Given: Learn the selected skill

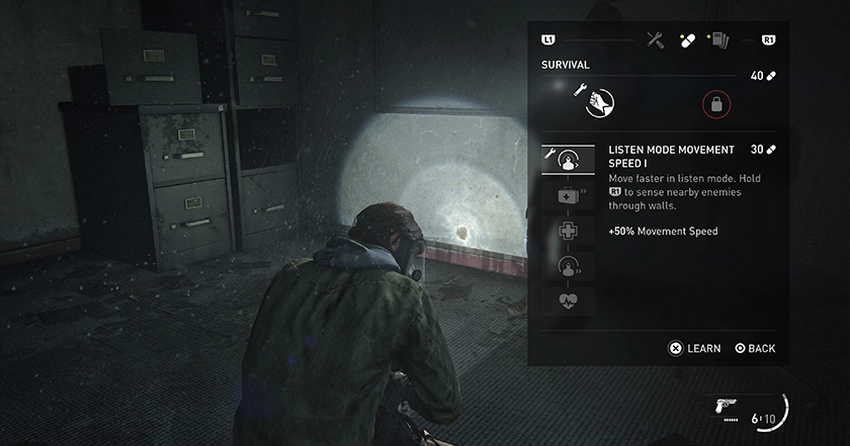Looking at the screenshot, I should [x=695, y=348].
